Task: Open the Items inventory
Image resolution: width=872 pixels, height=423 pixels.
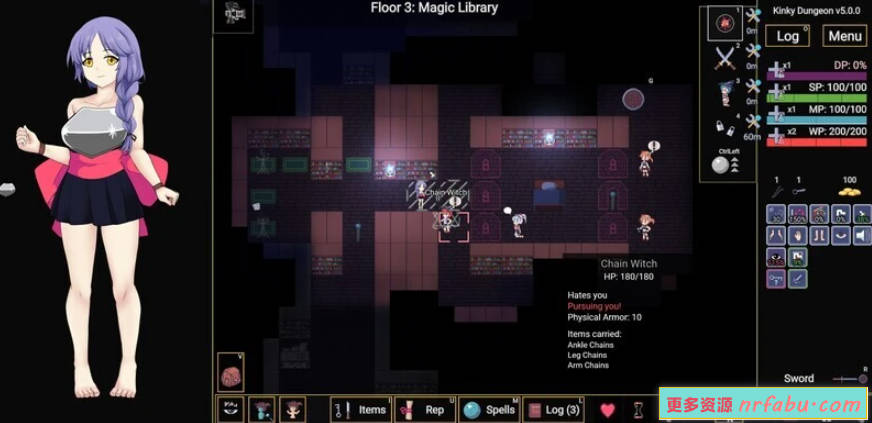Action: pos(360,409)
